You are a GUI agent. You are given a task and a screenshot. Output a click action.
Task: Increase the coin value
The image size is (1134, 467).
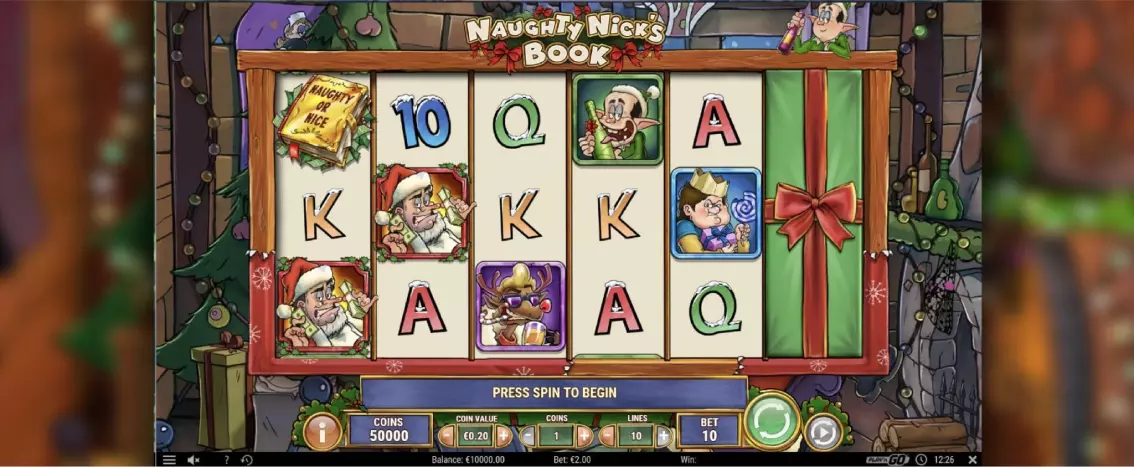click(503, 436)
